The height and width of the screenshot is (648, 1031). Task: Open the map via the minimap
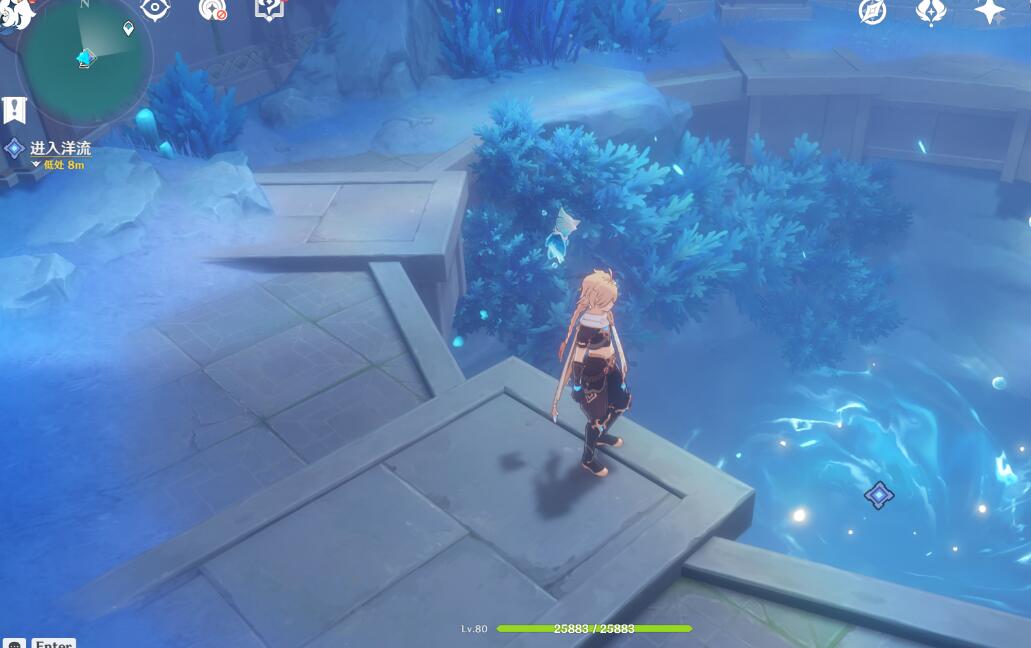pos(85,60)
